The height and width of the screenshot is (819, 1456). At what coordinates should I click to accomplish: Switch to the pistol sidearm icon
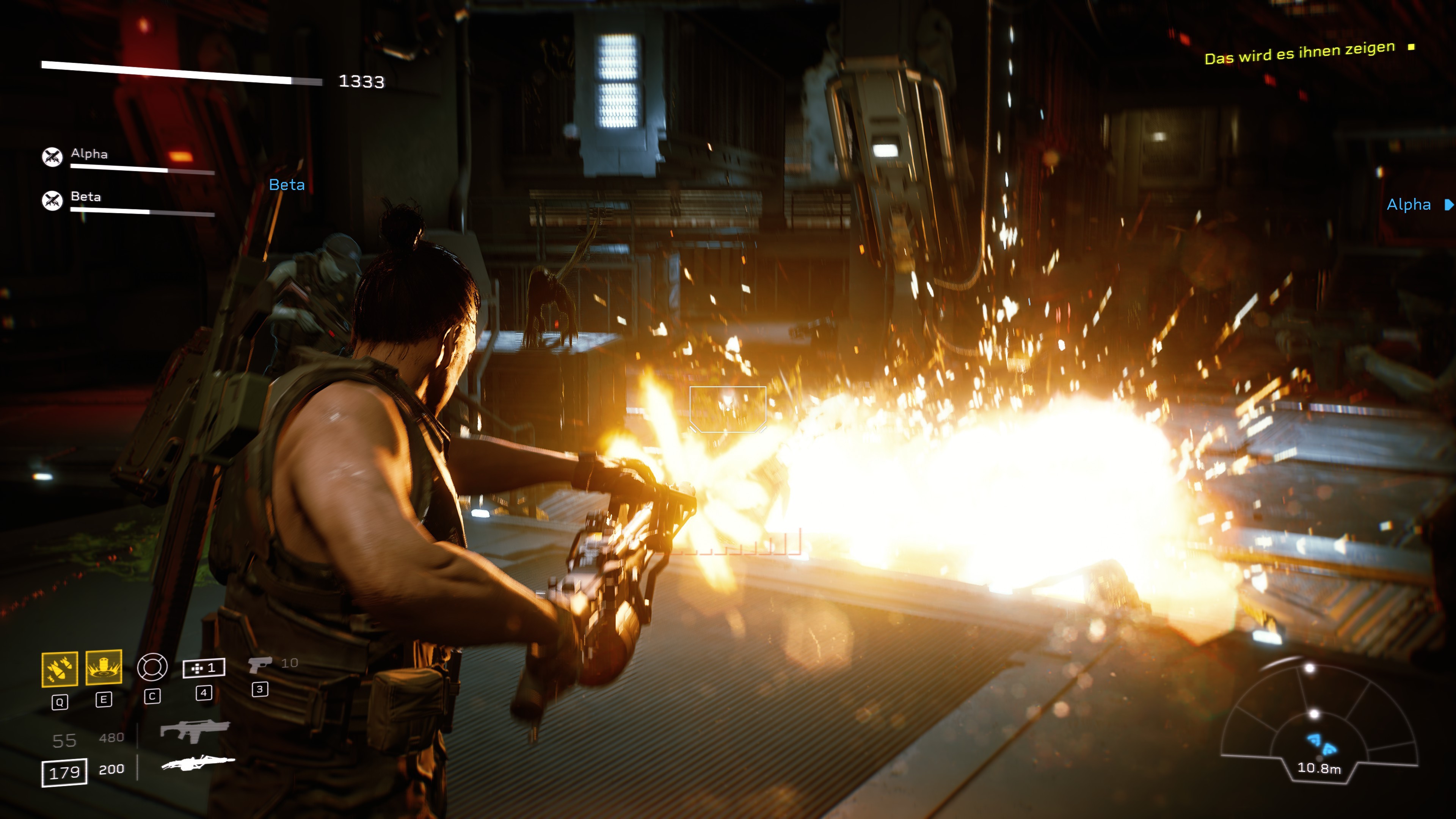coord(259,664)
